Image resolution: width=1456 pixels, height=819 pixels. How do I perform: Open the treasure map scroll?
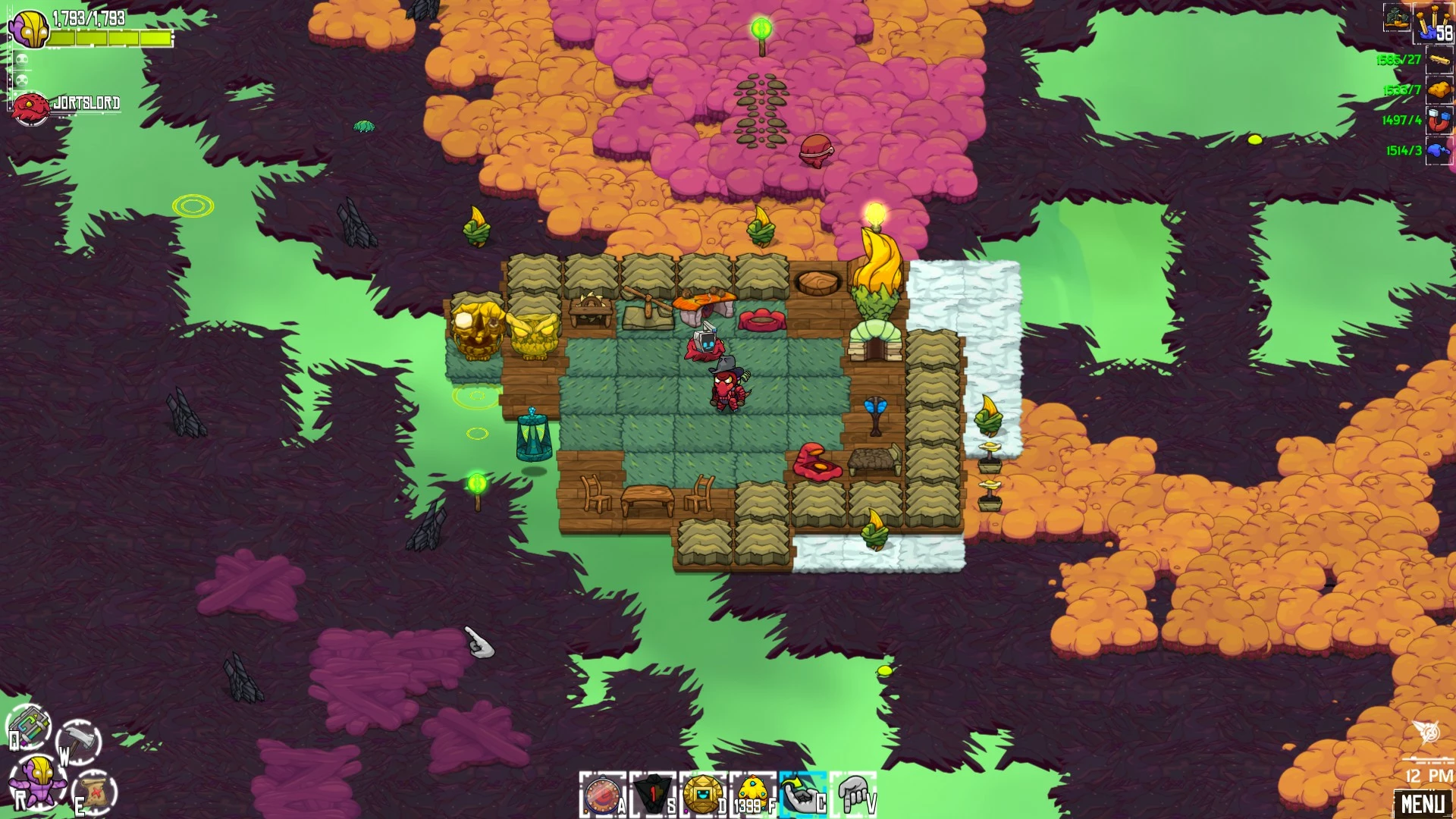tap(96, 792)
